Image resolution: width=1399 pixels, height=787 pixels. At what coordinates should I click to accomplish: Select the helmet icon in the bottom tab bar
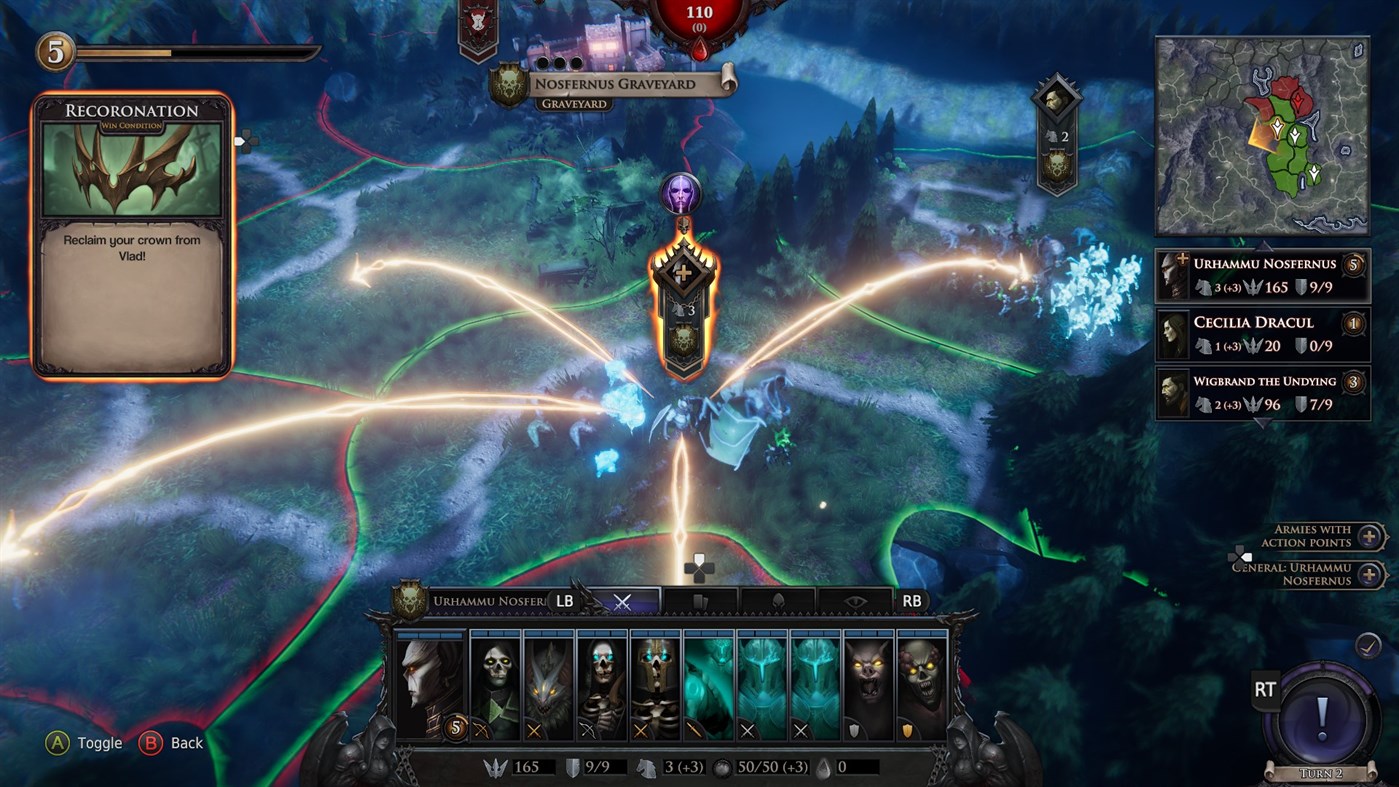(x=778, y=600)
